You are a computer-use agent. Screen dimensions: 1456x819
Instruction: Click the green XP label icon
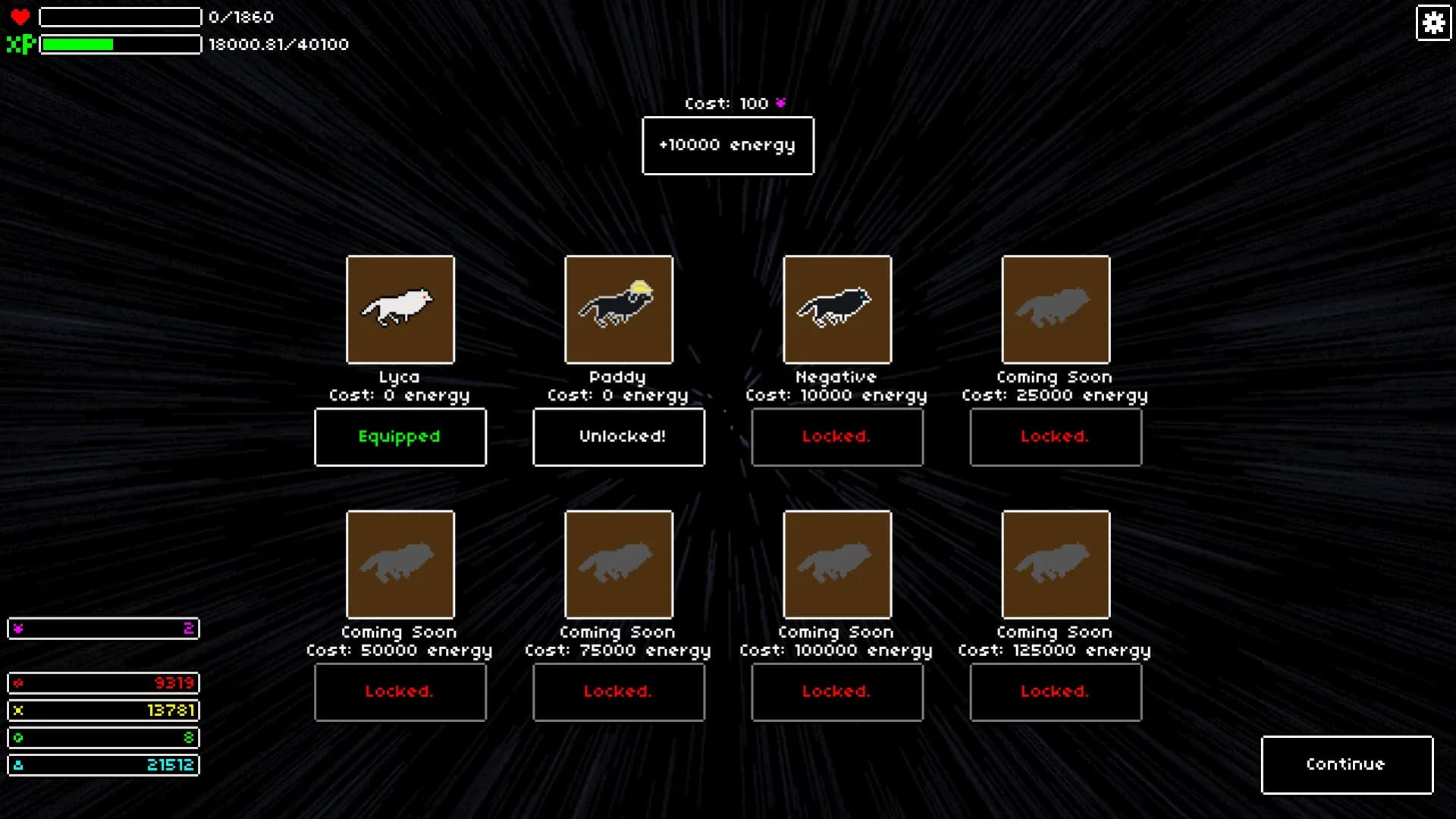tap(20, 44)
